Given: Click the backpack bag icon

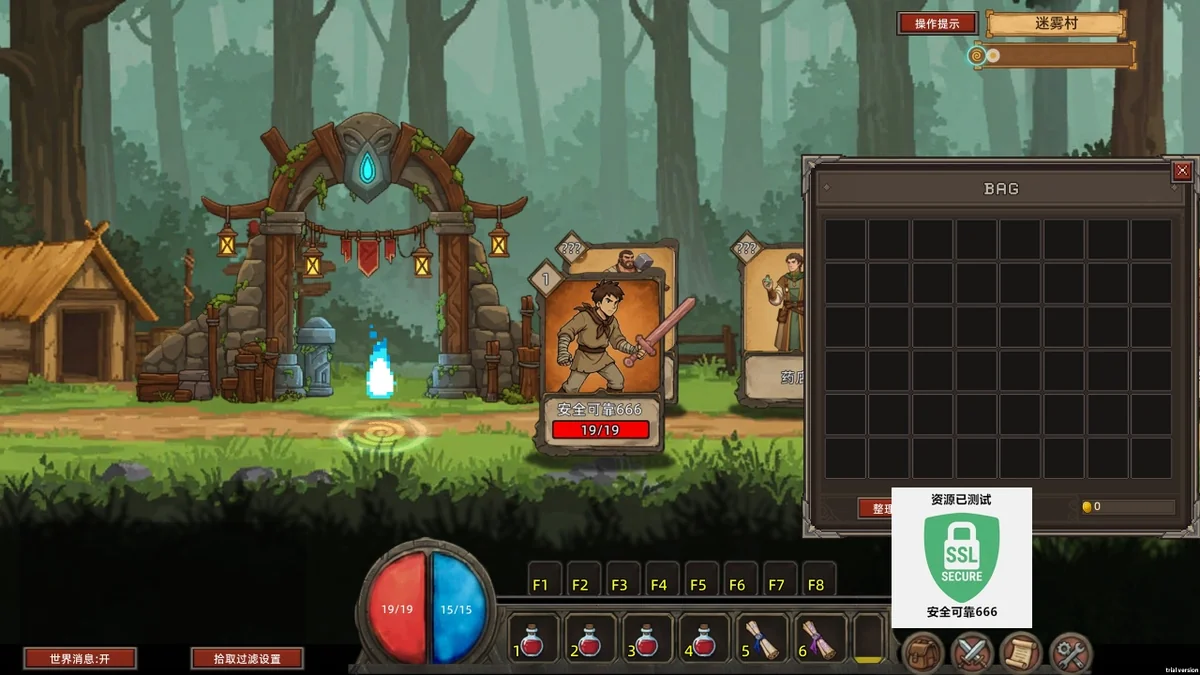Looking at the screenshot, I should pos(923,653).
